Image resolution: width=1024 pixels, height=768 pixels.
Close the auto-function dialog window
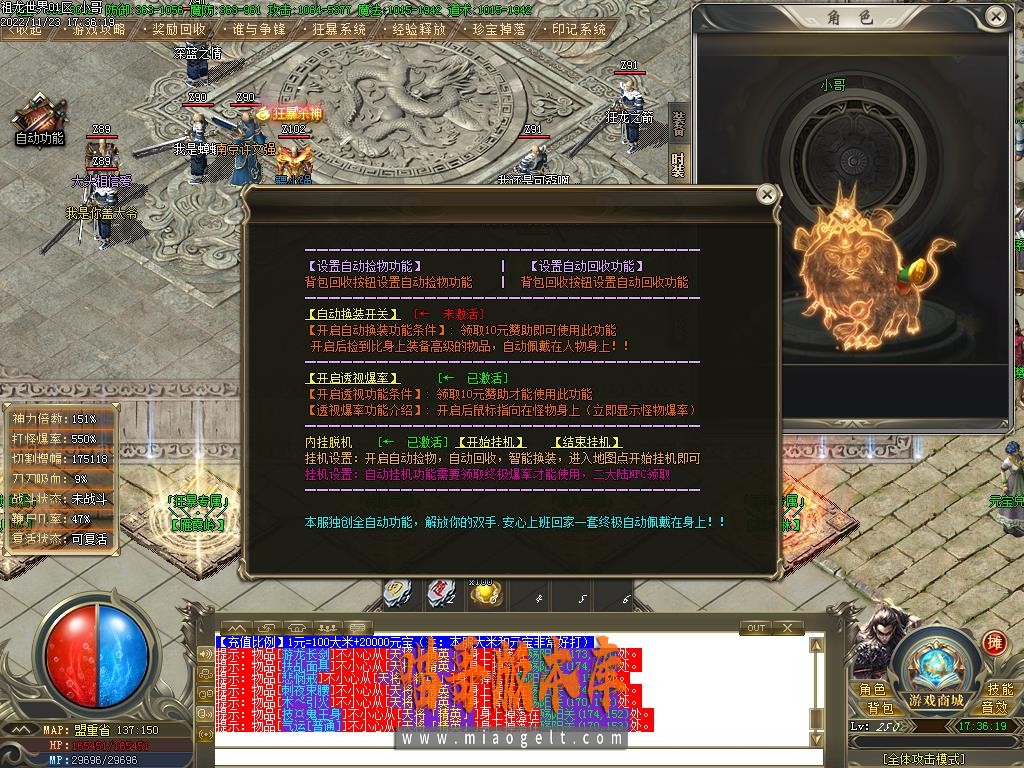766,194
